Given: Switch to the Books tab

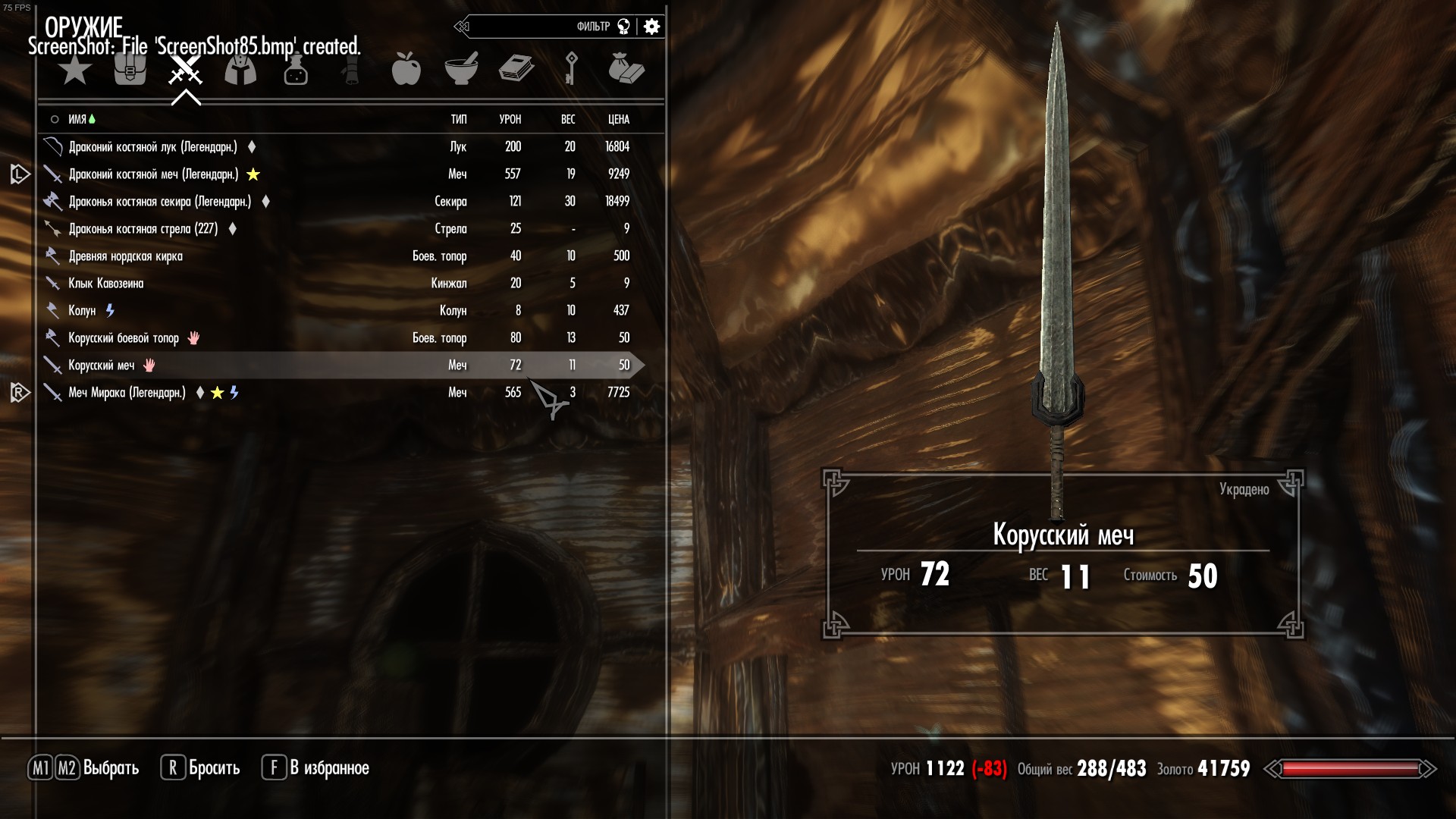Looking at the screenshot, I should [516, 69].
